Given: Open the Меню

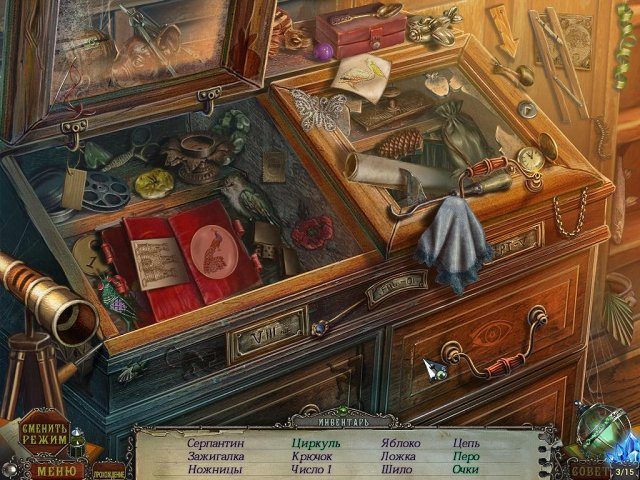Looking at the screenshot, I should click(55, 468).
